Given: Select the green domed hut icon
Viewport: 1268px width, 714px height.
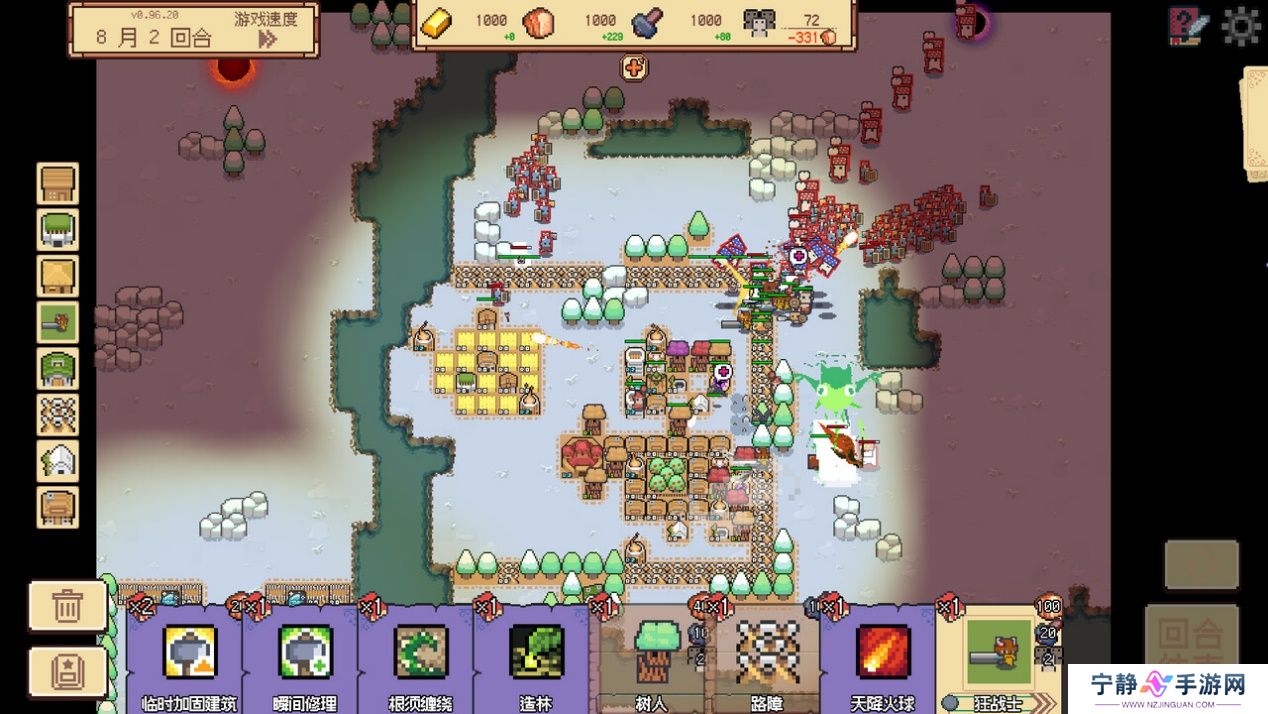Looking at the screenshot, I should pyautogui.click(x=58, y=368).
